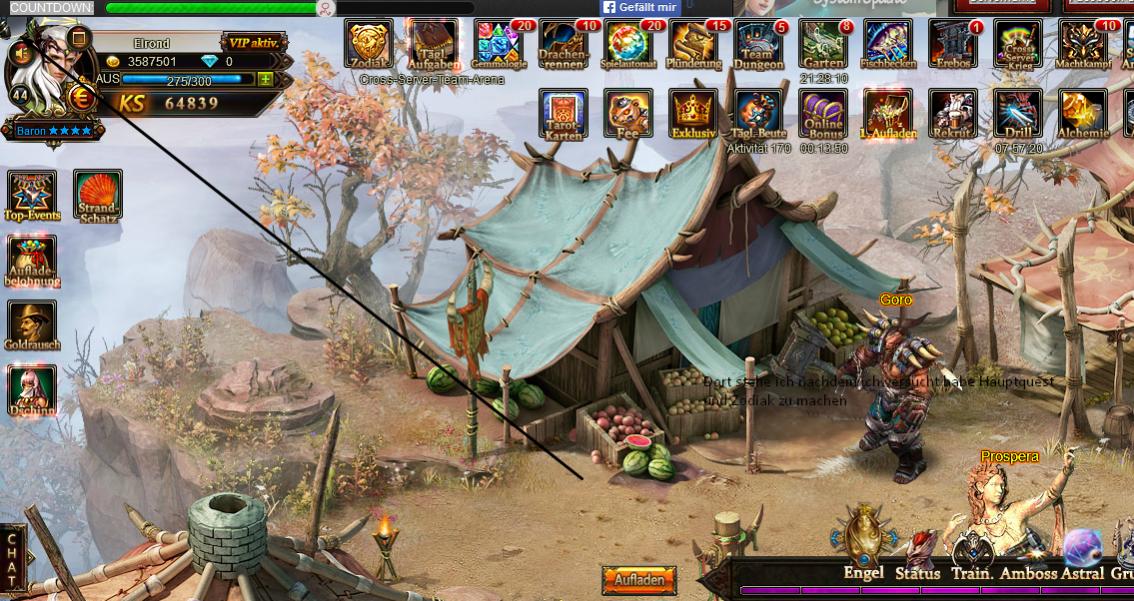Open Tägl. Aufgaben daily tasks

click(433, 44)
